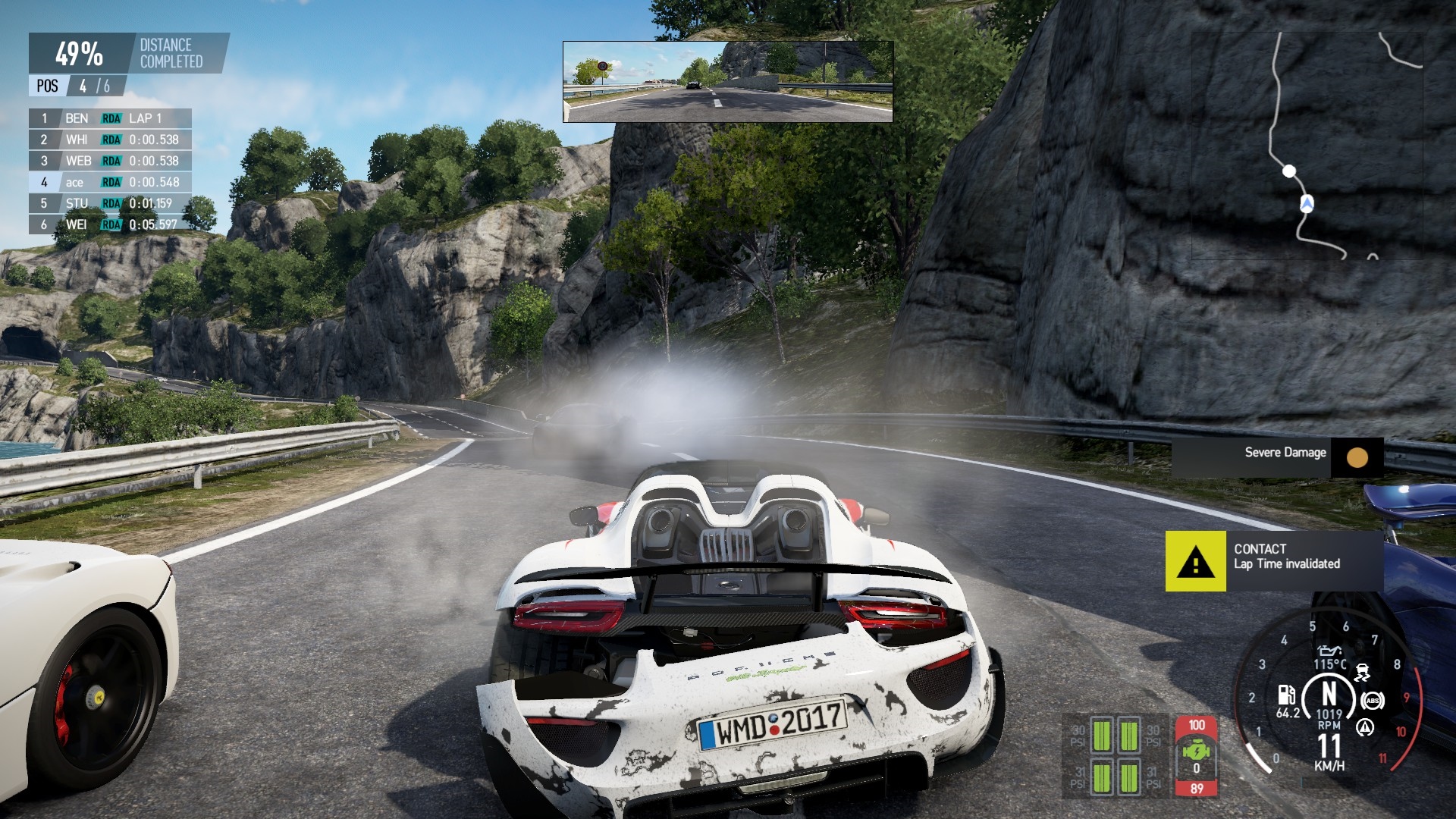Click the player arrow on the minimap
Screen dimensions: 1456x819
coord(1307,203)
